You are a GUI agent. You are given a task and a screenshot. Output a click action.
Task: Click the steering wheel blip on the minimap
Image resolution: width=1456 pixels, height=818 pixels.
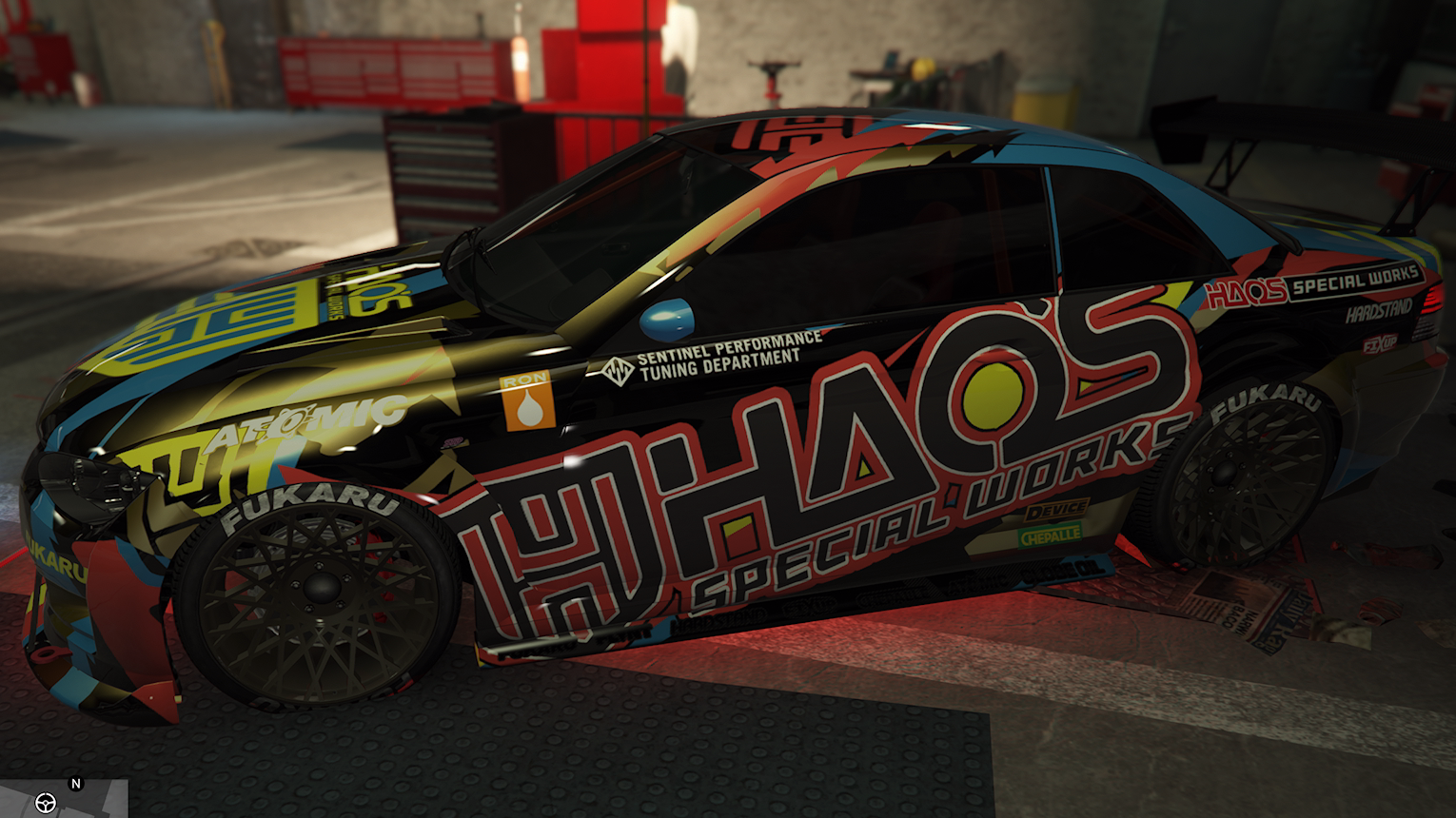(45, 803)
